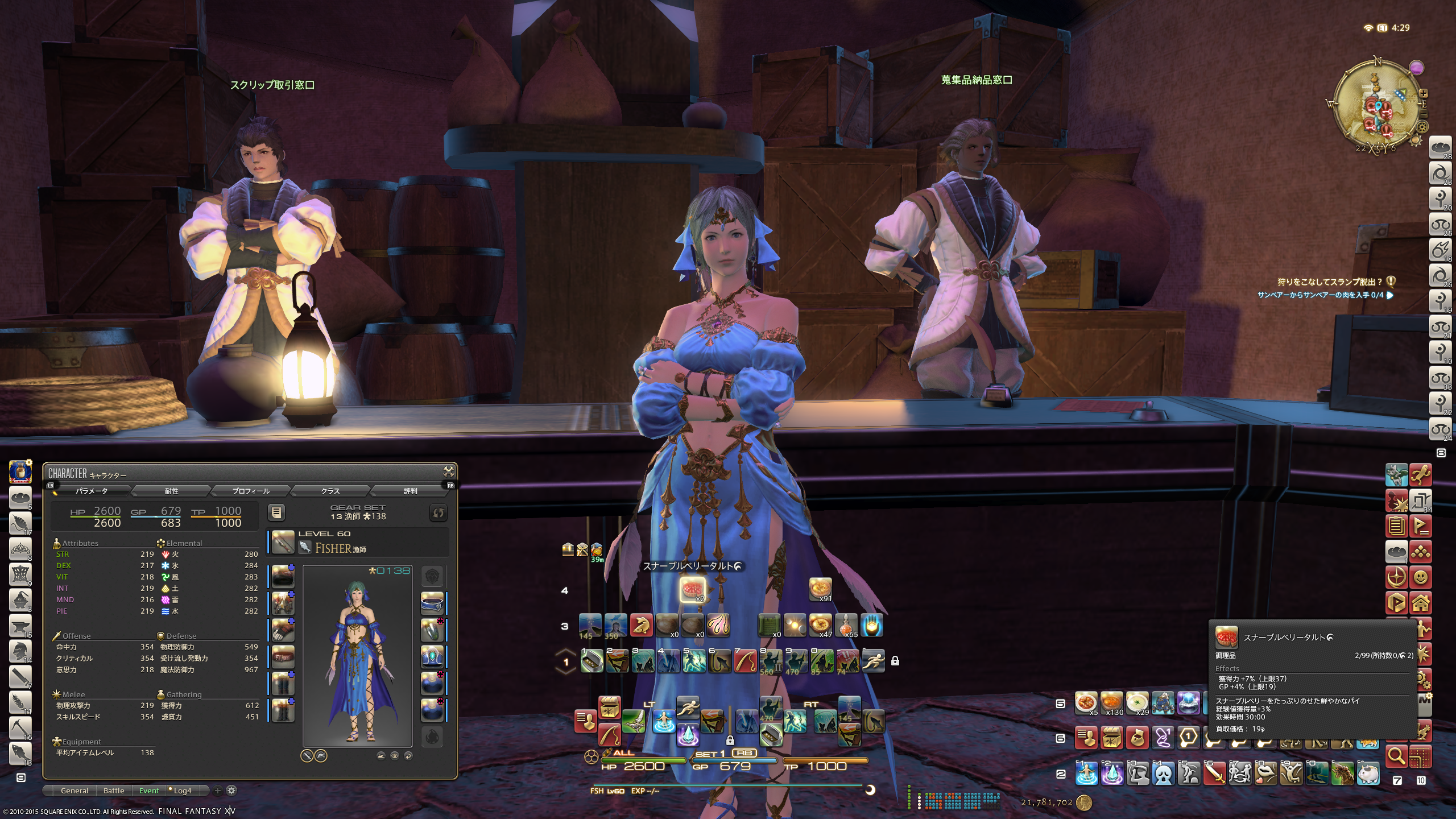Select the house icon menu button
Viewport: 1456px width, 819px height.
click(1420, 603)
